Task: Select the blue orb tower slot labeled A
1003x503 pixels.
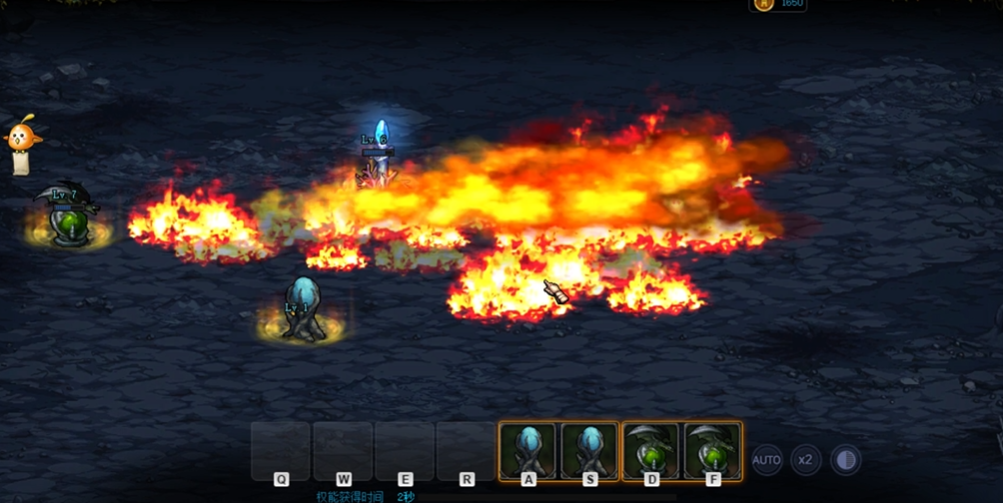Action: click(x=528, y=450)
